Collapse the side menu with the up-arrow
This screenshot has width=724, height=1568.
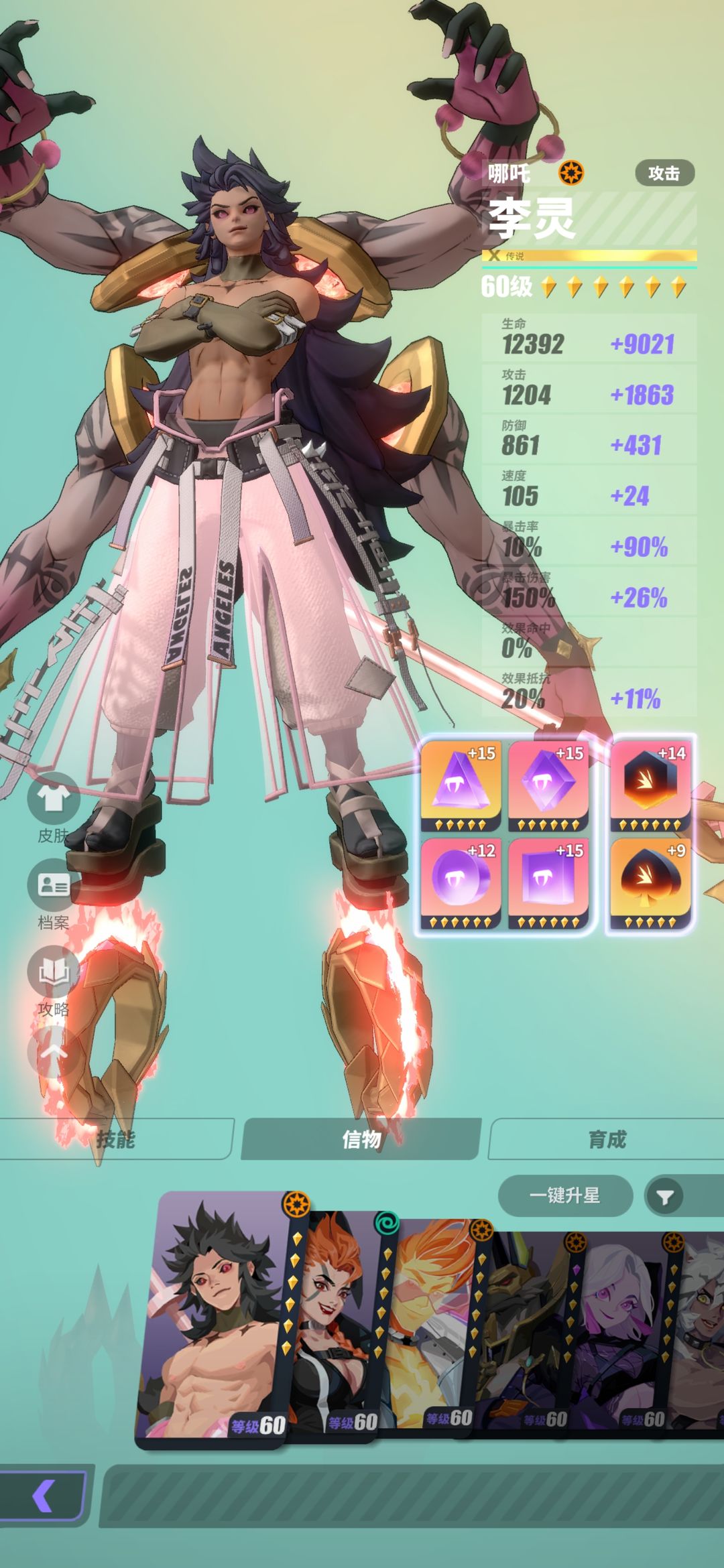[x=53, y=1052]
